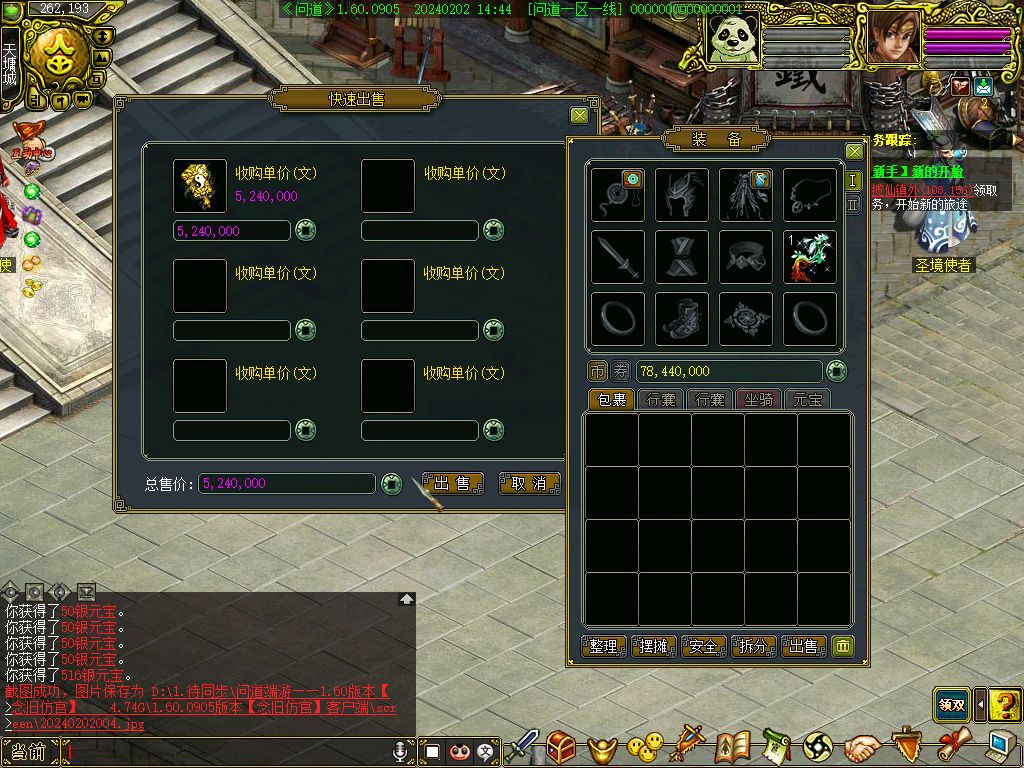Switch to the 包裹 bag tab

(x=610, y=399)
